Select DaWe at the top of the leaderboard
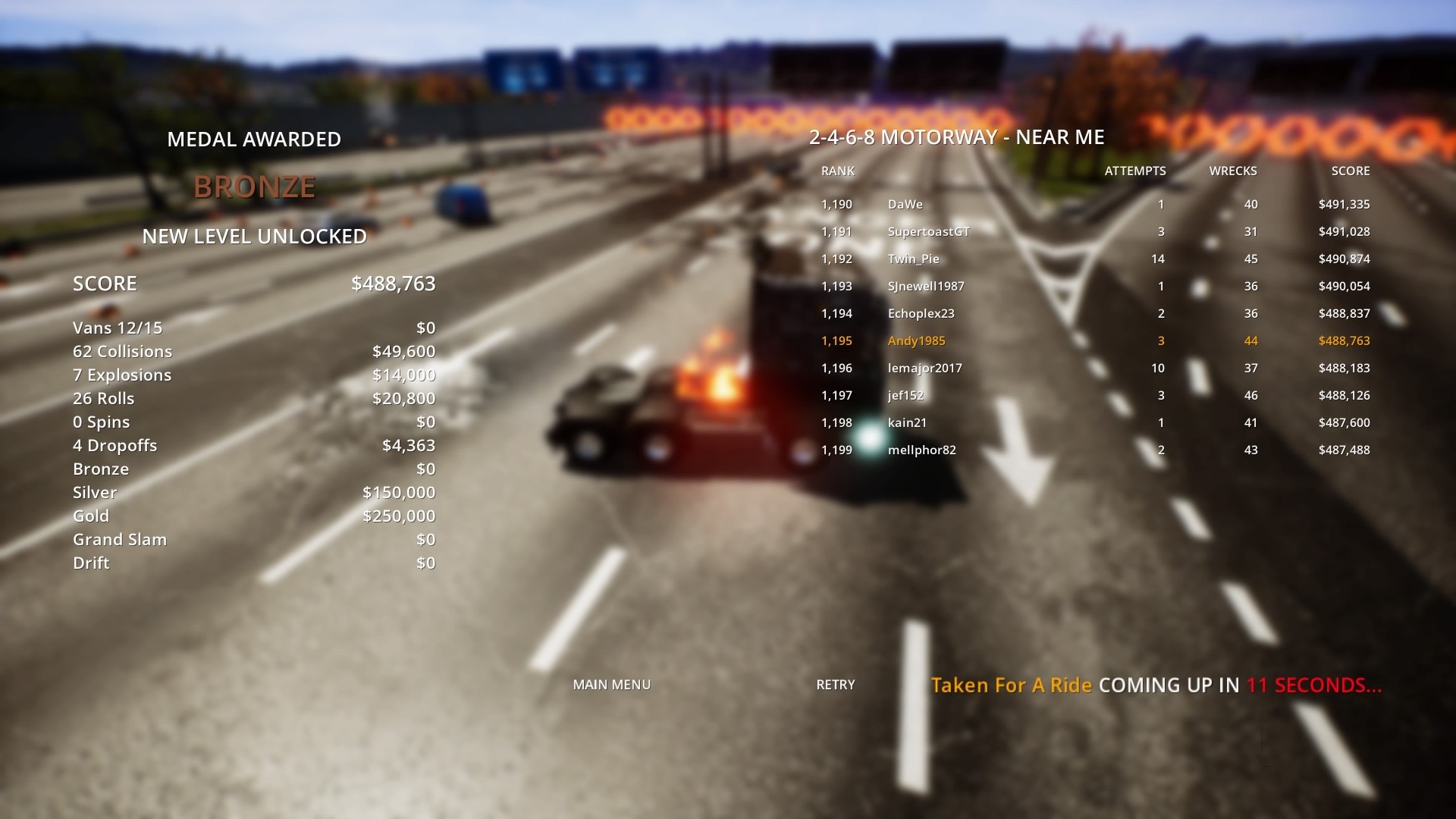The width and height of the screenshot is (1456, 819). 903,204
